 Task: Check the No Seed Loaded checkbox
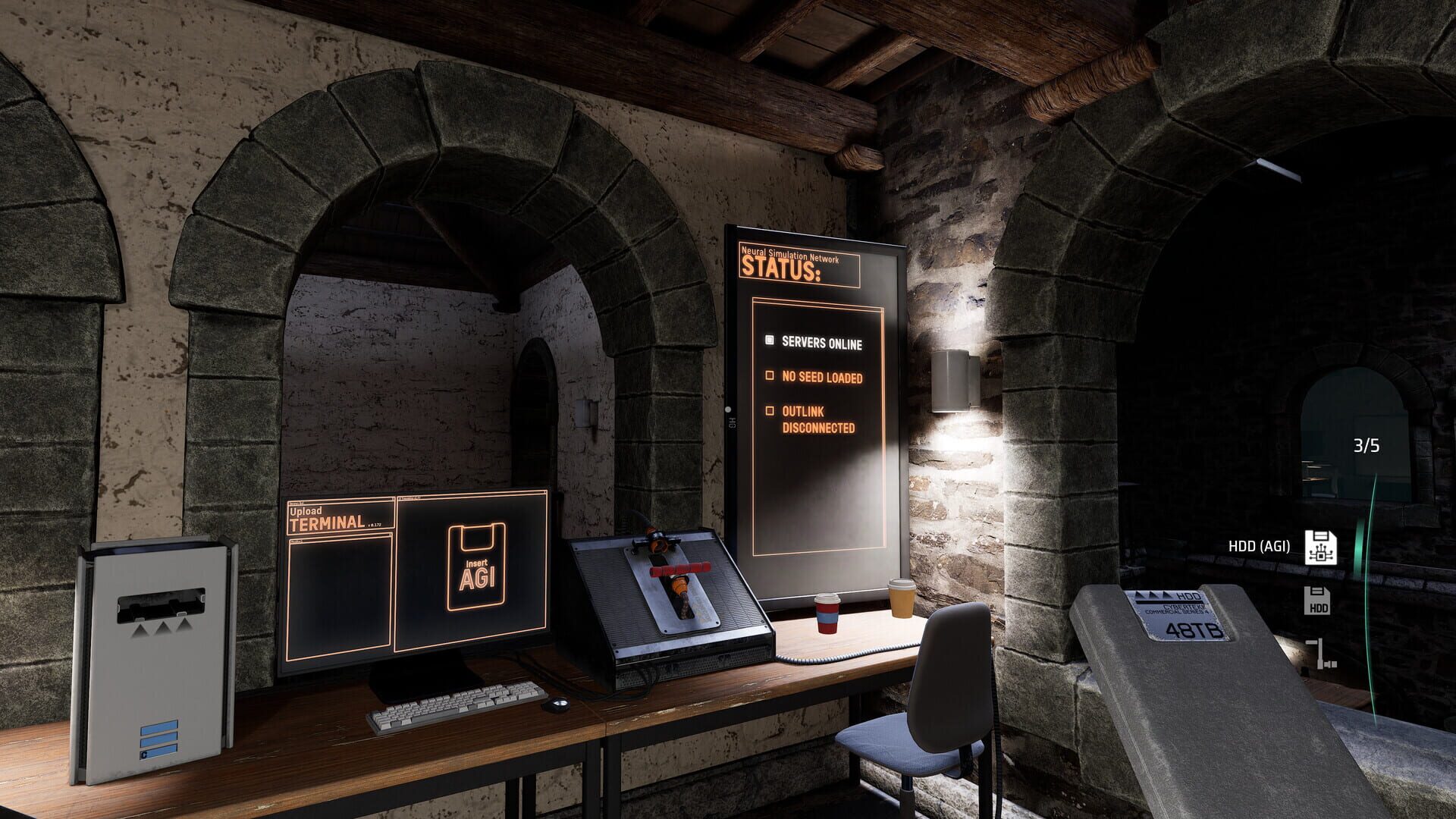[x=770, y=375]
